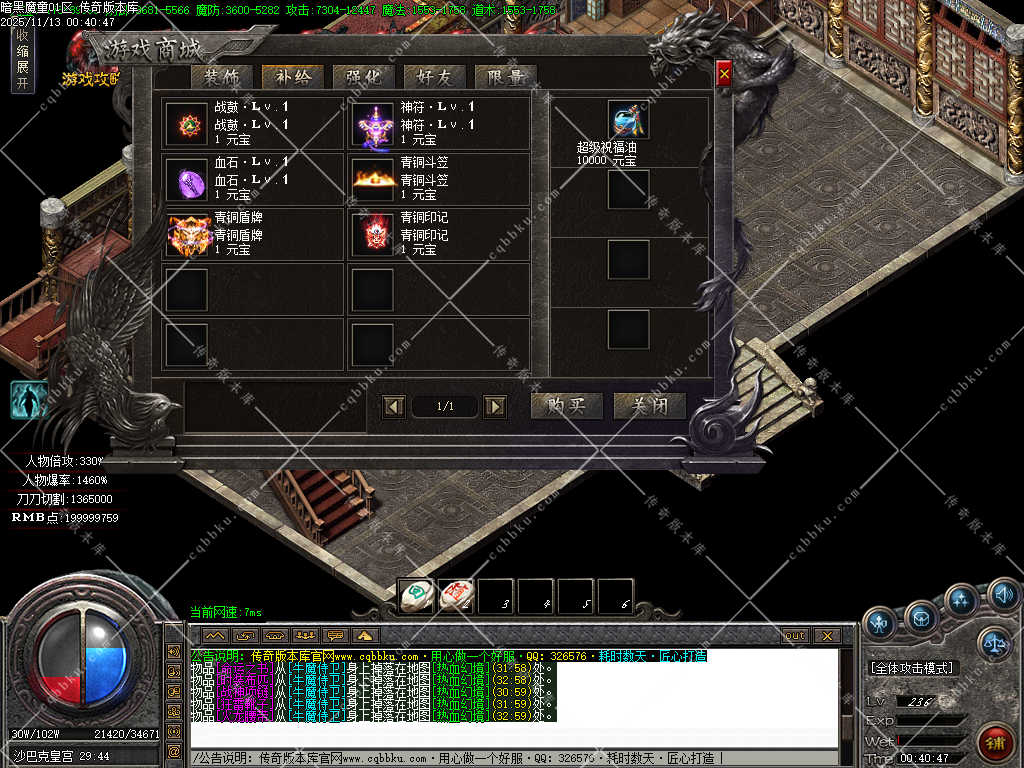Select the 强化 tab
Screen dimensions: 1024x768
(363, 78)
